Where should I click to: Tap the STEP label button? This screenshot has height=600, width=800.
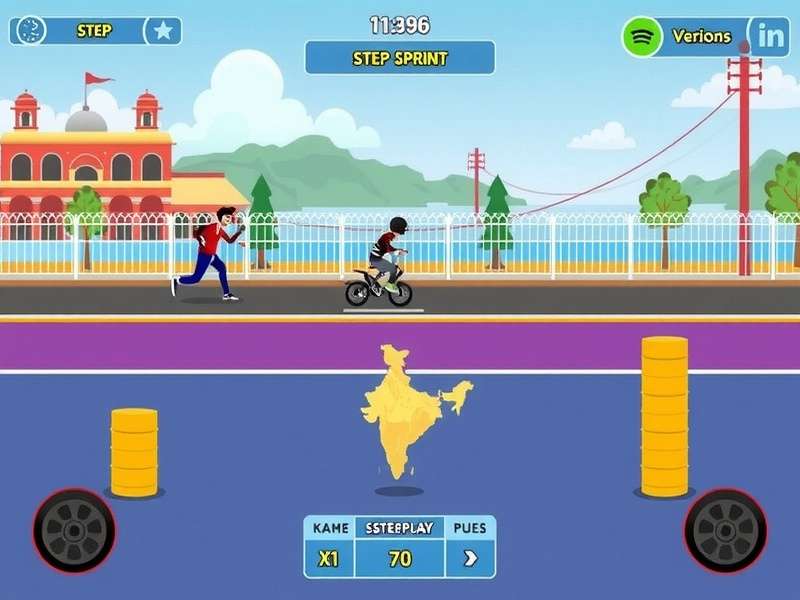[94, 30]
